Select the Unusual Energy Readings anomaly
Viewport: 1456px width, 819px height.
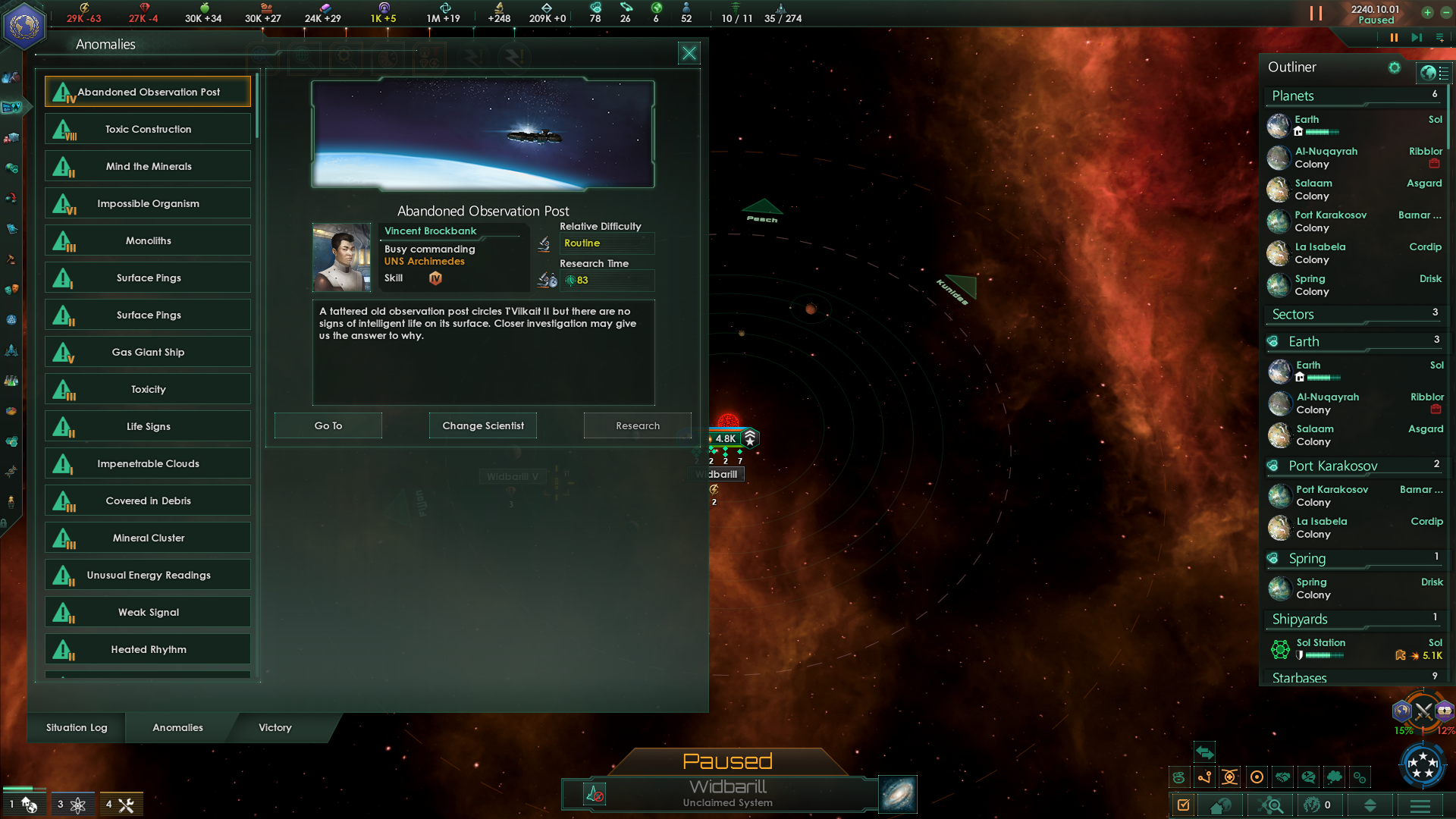[148, 575]
